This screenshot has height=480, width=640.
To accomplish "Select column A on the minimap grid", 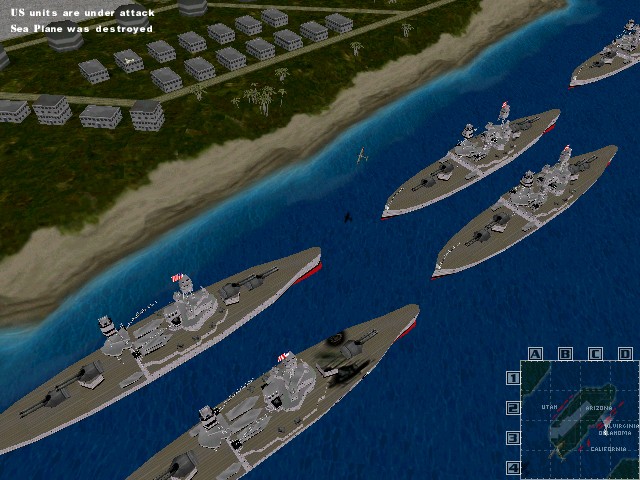I will tap(535, 353).
